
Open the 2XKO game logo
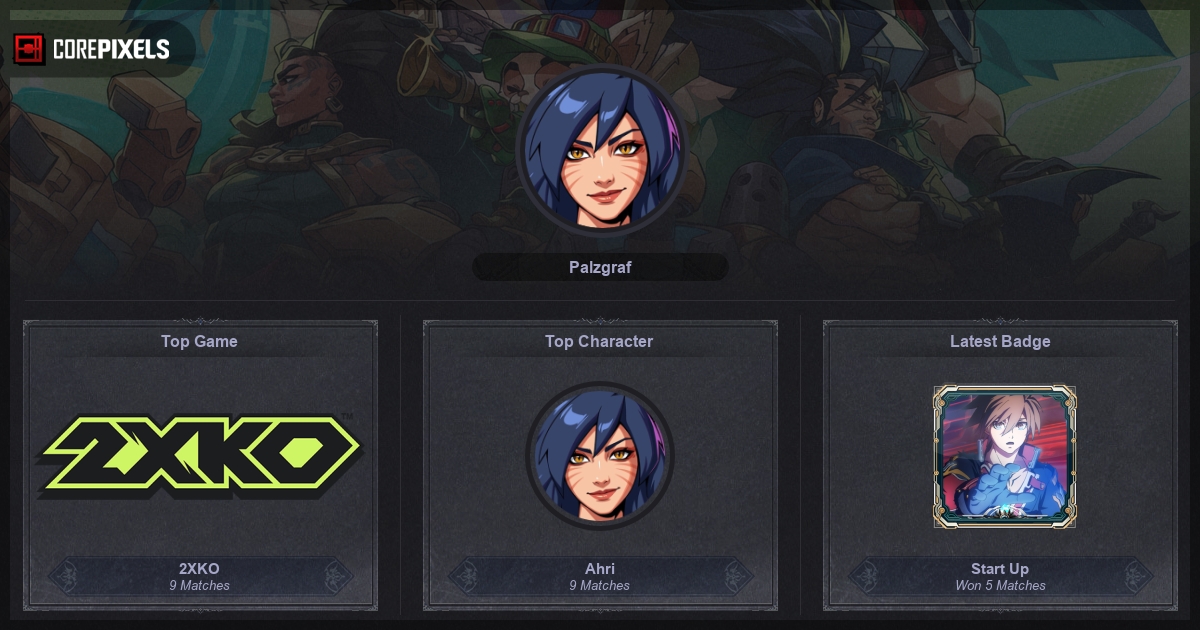[x=200, y=455]
